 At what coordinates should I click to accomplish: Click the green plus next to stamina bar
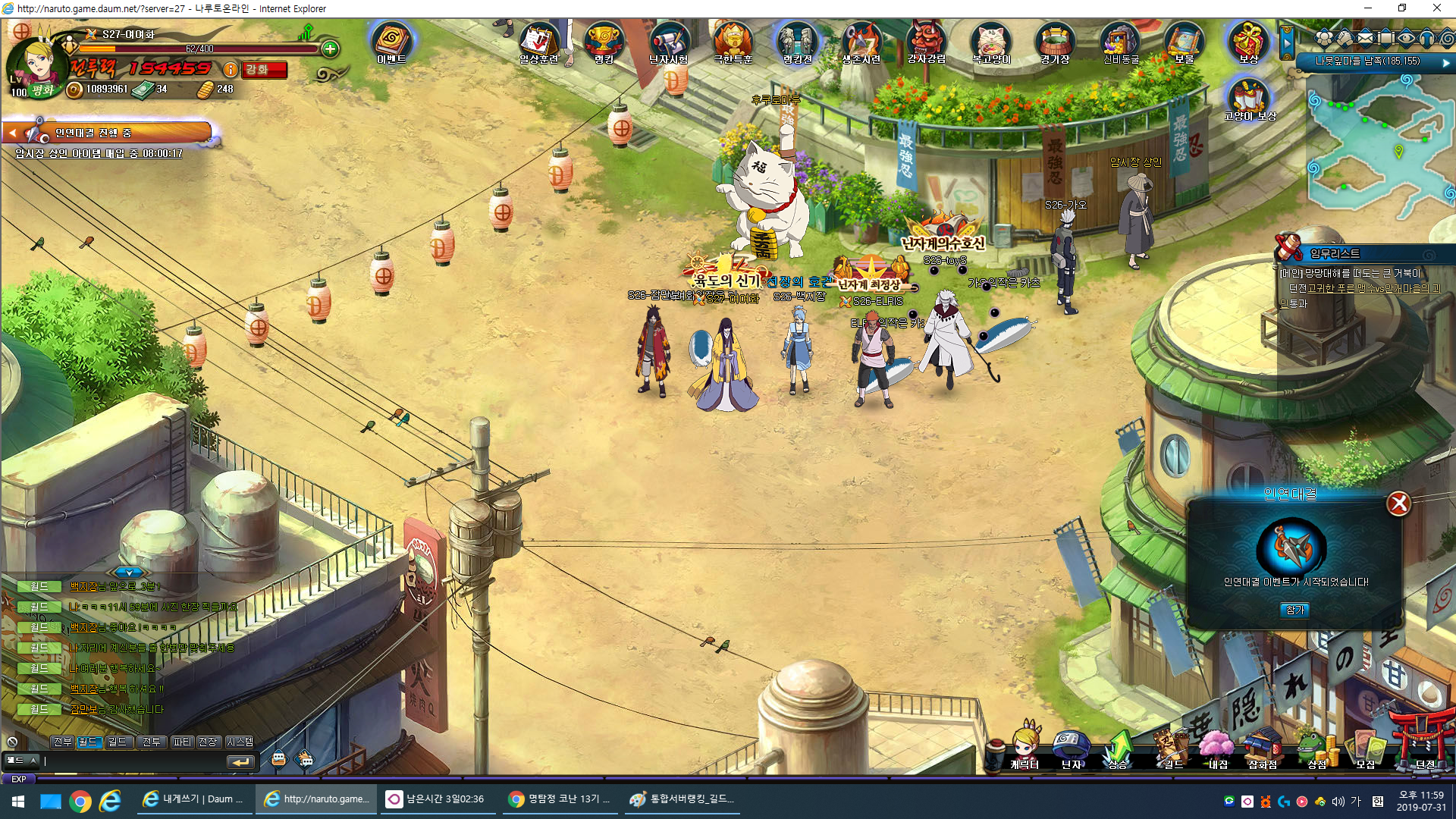(330, 49)
